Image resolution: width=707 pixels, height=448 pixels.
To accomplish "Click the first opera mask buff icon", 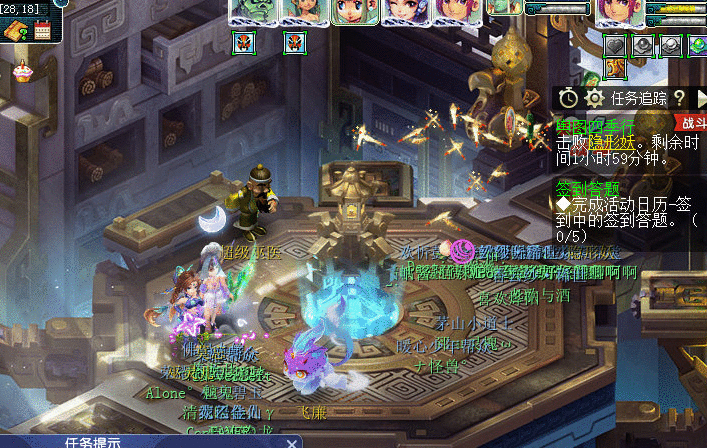I will pos(243,42).
